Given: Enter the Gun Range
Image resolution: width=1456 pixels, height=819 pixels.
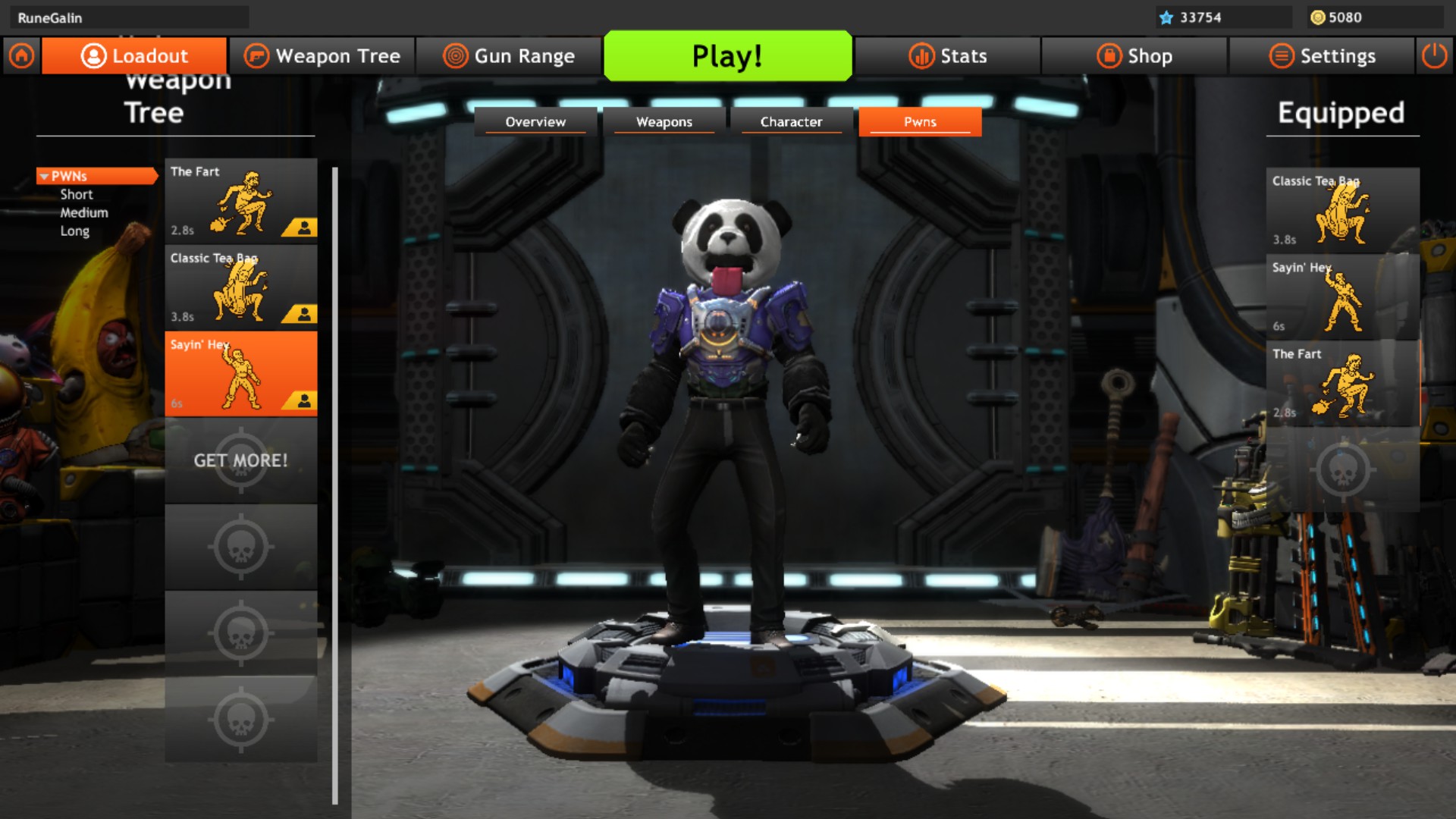Looking at the screenshot, I should coord(509,56).
